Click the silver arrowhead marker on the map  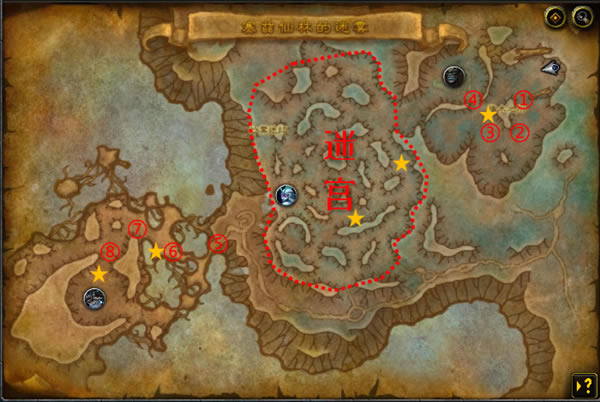click(551, 68)
